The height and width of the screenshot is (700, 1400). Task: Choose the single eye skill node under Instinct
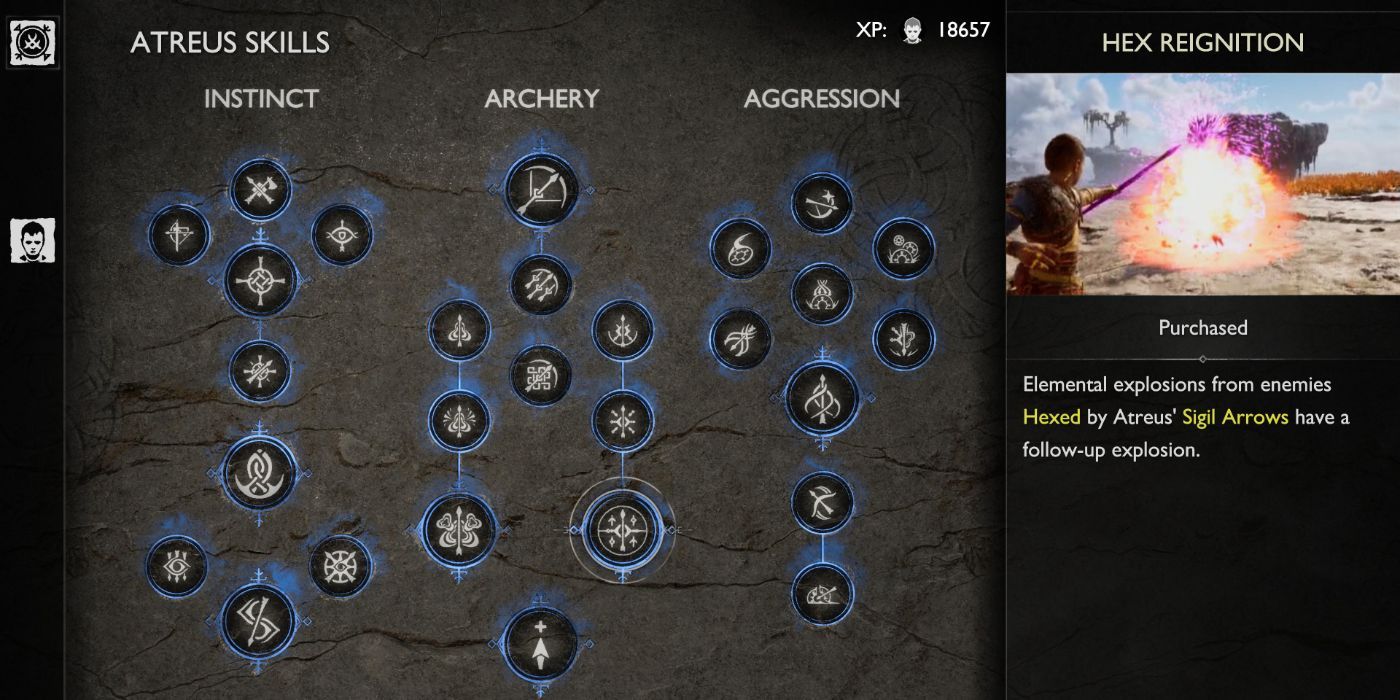[342, 236]
